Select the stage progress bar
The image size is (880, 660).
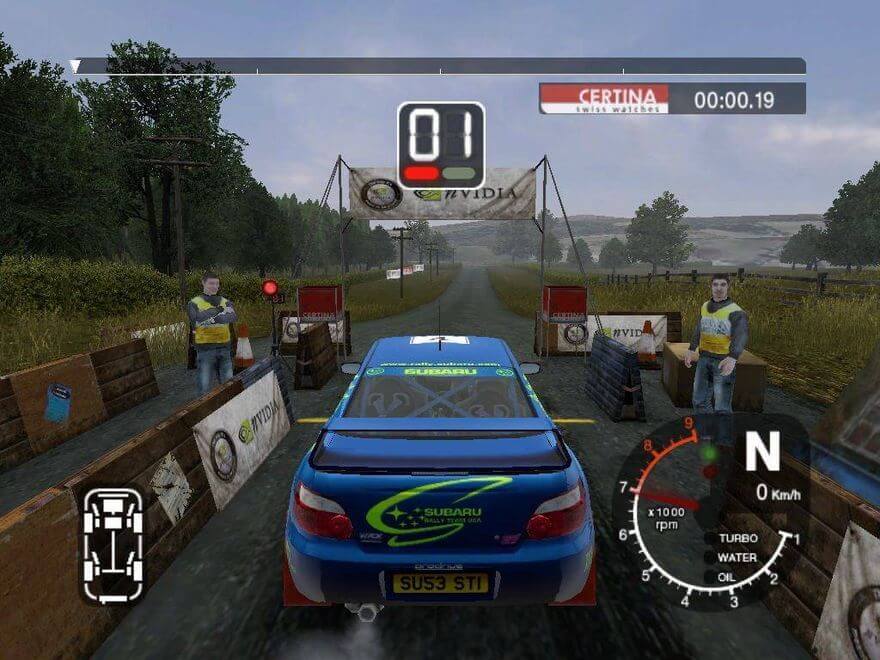439,66
